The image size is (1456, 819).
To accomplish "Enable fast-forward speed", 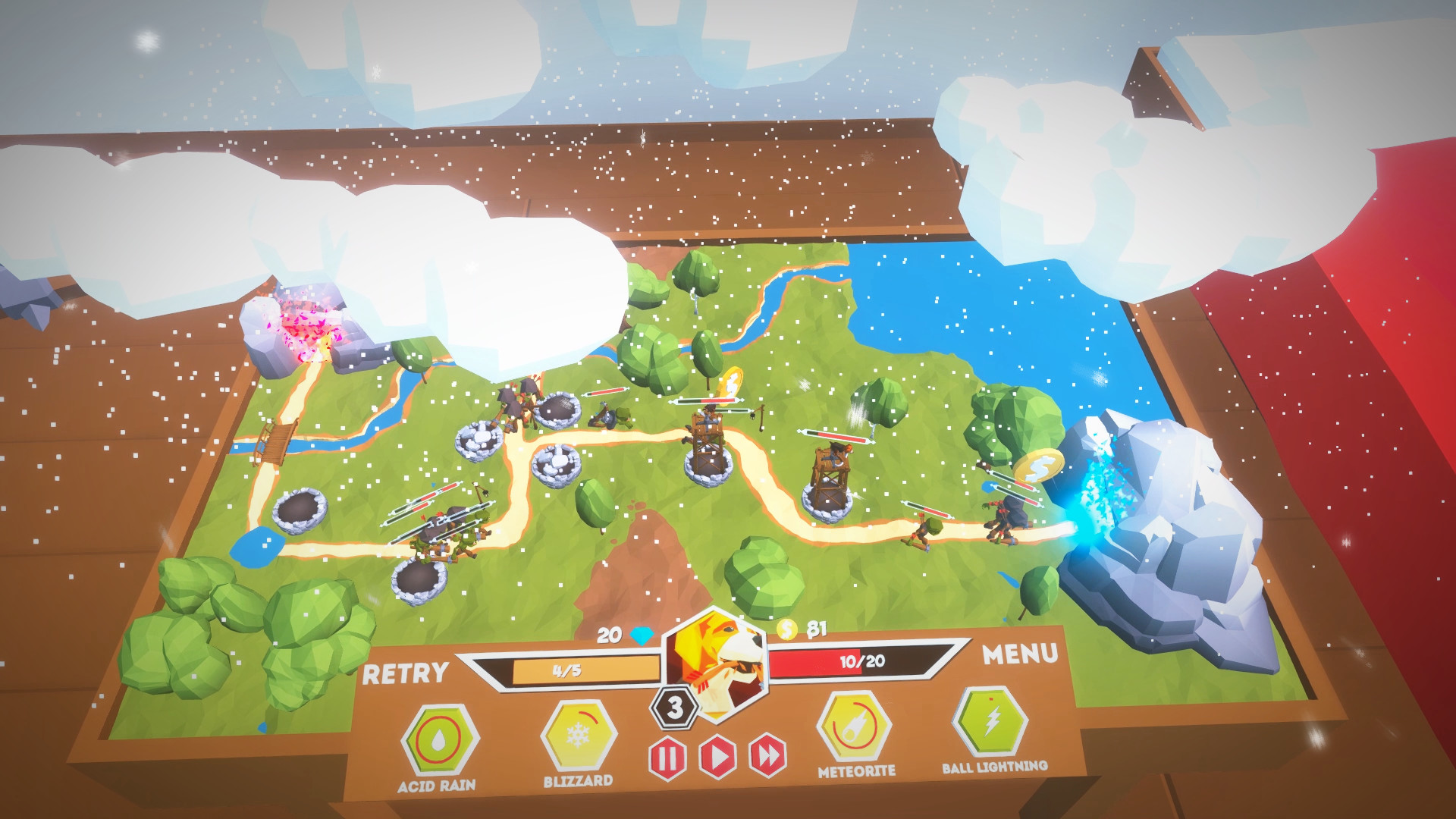I will click(x=767, y=755).
